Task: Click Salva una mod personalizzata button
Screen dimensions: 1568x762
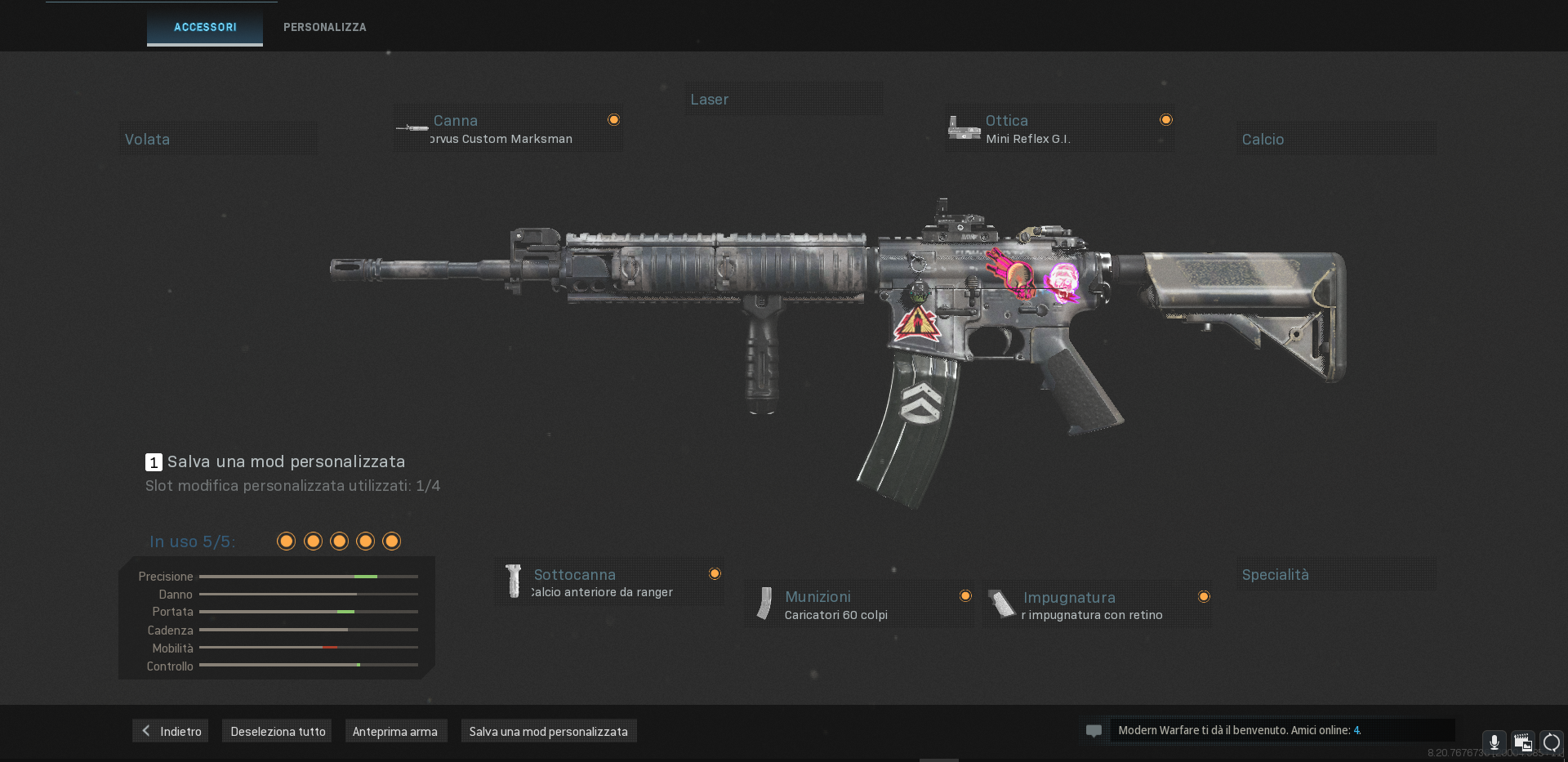Action: click(x=548, y=731)
